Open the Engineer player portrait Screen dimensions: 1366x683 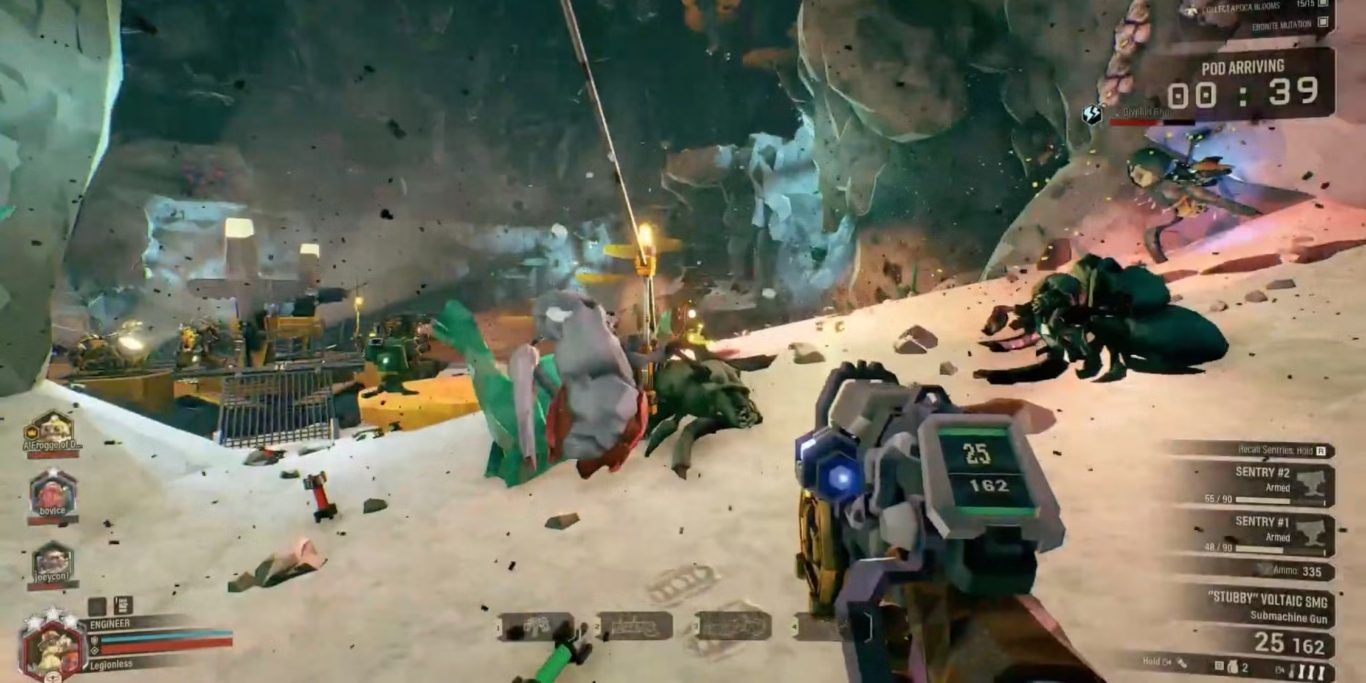(x=48, y=645)
